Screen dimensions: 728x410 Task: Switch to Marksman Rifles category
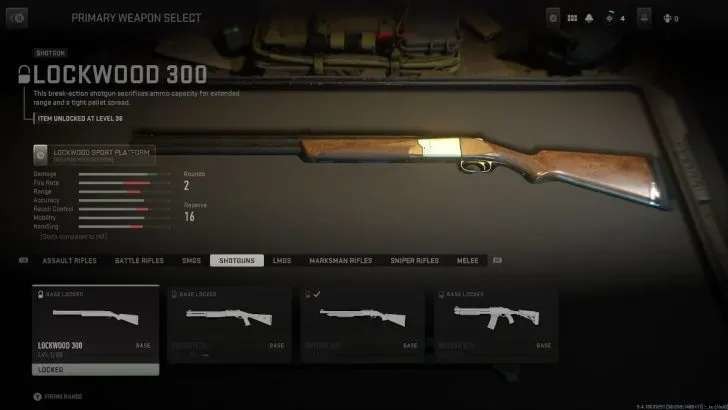point(340,261)
